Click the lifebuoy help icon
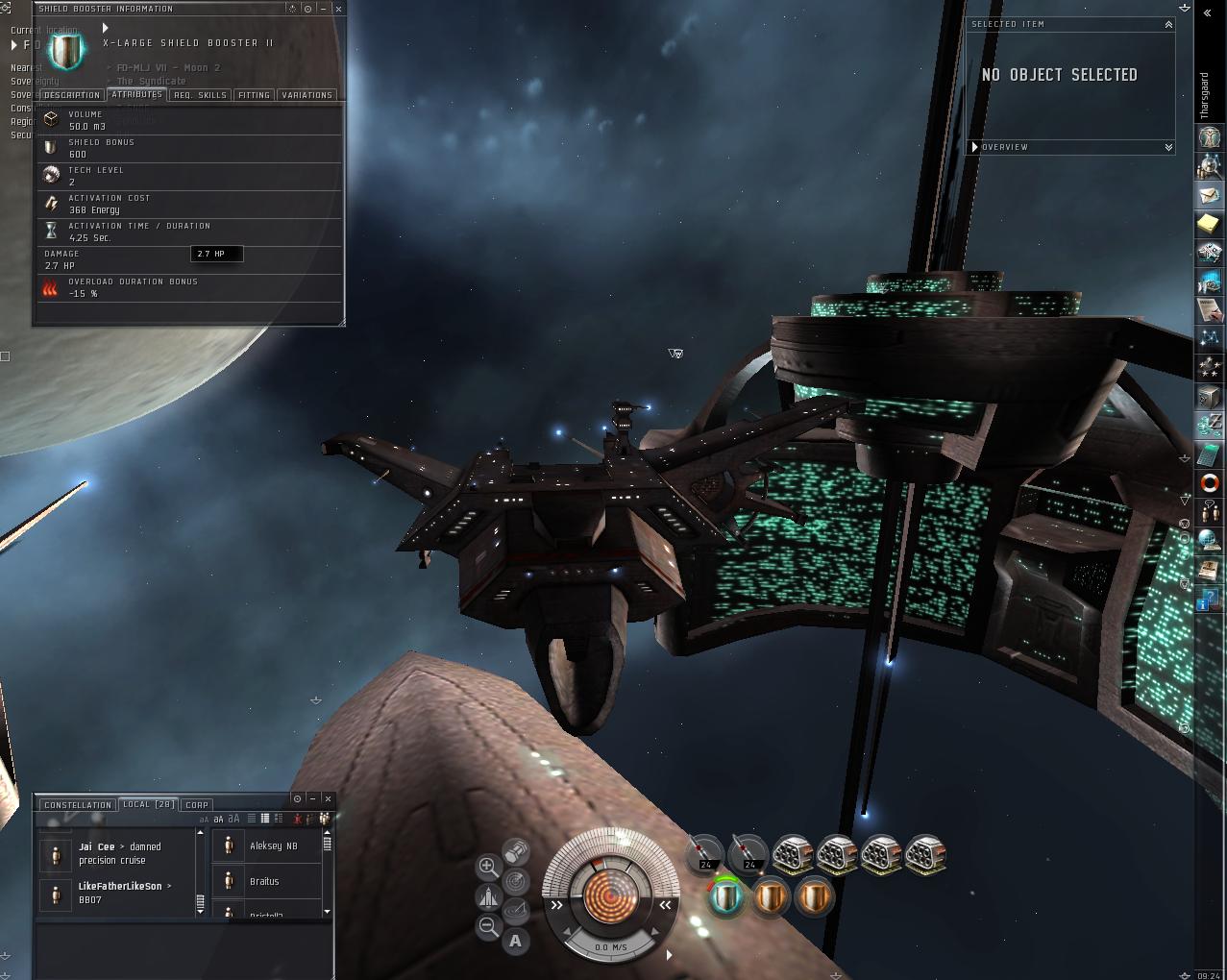Screen dimensions: 1227x980 pos(1209,482)
